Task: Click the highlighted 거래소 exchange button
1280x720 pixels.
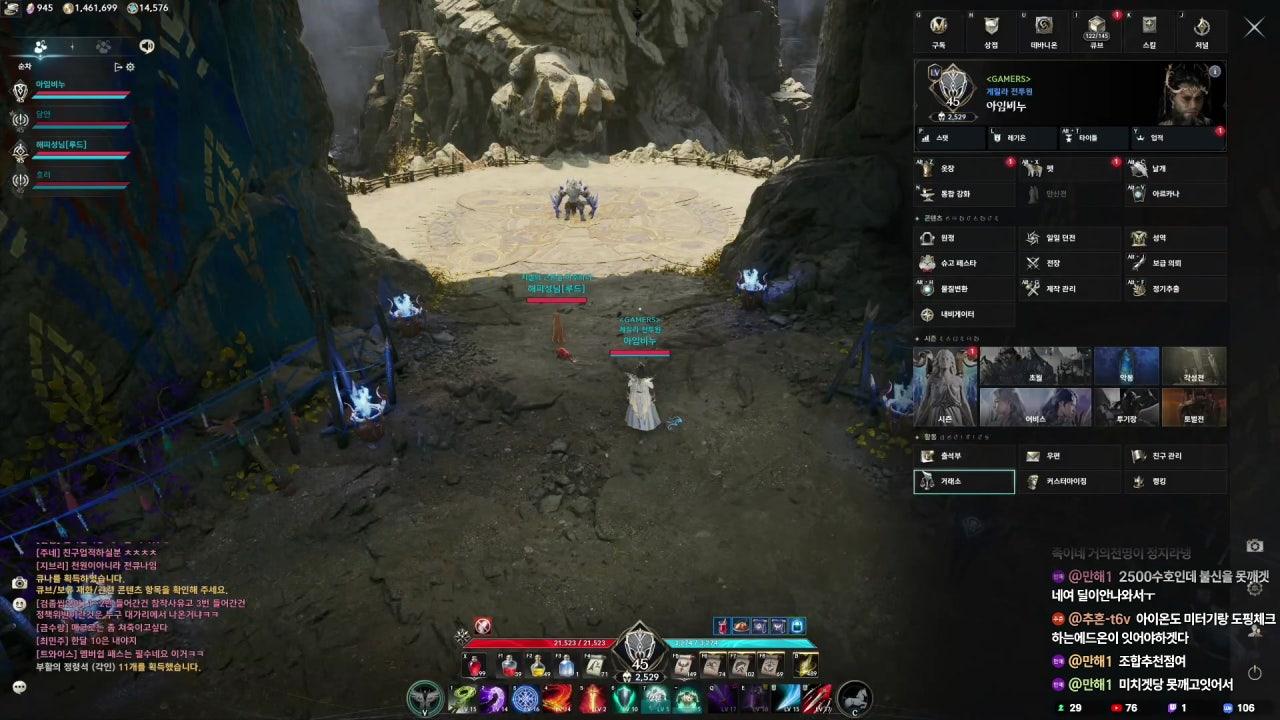Action: [963, 481]
